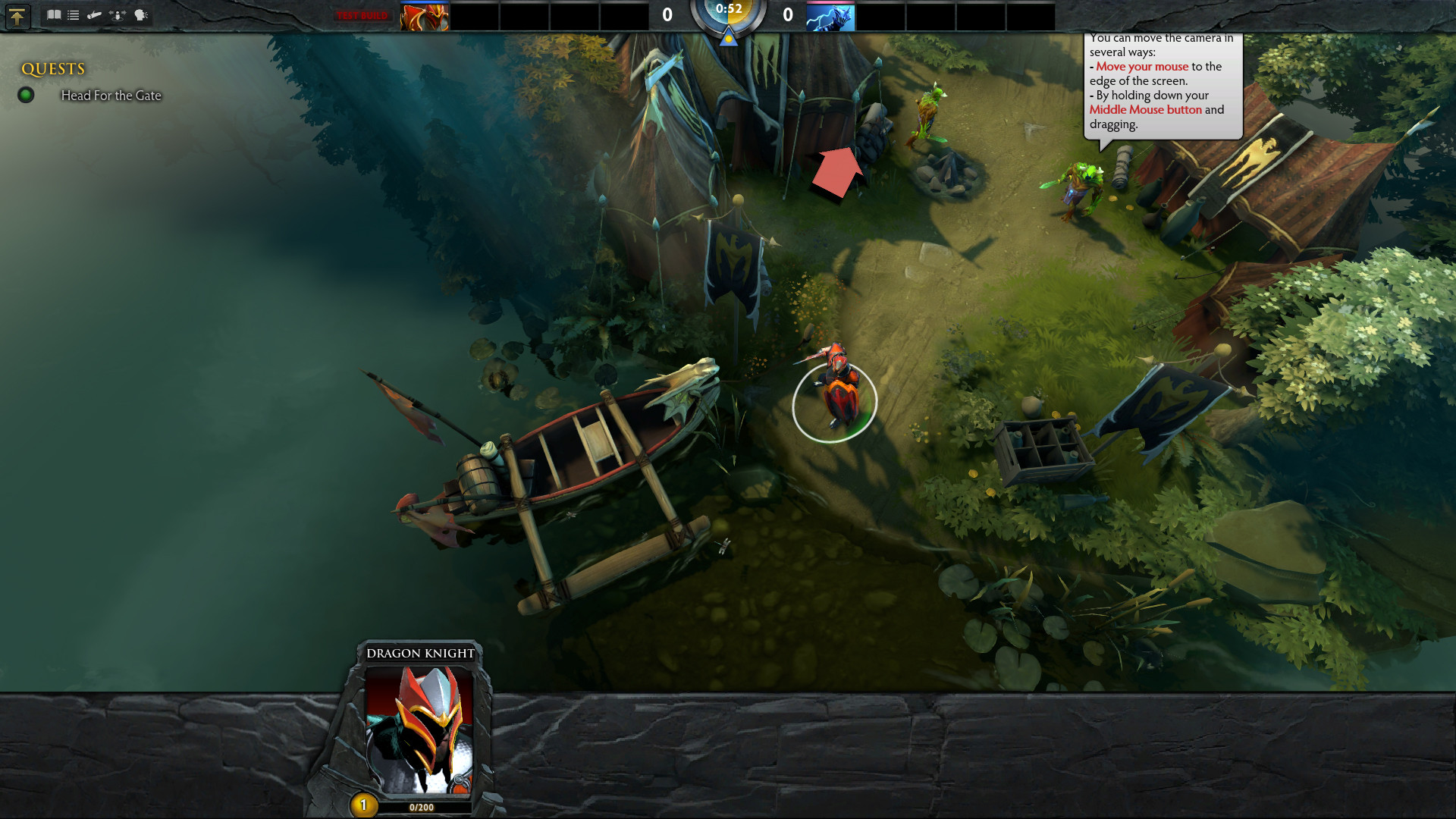
Task: Open the dashboard with the gold arrow button
Action: (x=17, y=16)
